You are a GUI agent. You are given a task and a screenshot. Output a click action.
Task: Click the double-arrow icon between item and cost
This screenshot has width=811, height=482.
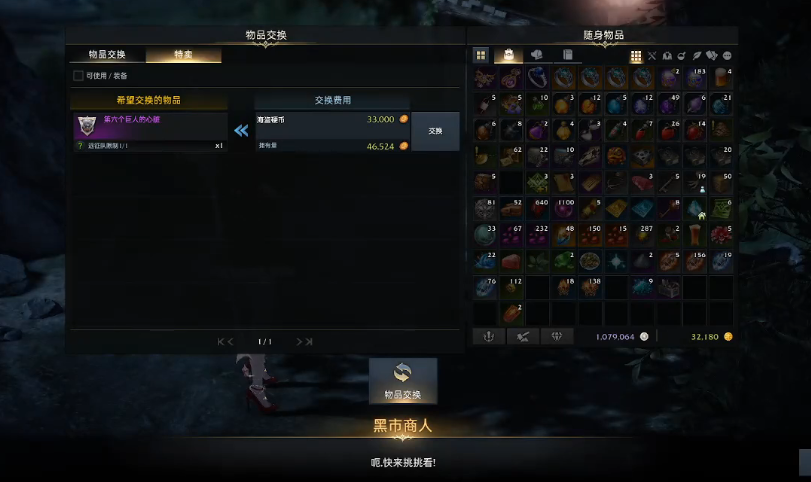click(241, 130)
